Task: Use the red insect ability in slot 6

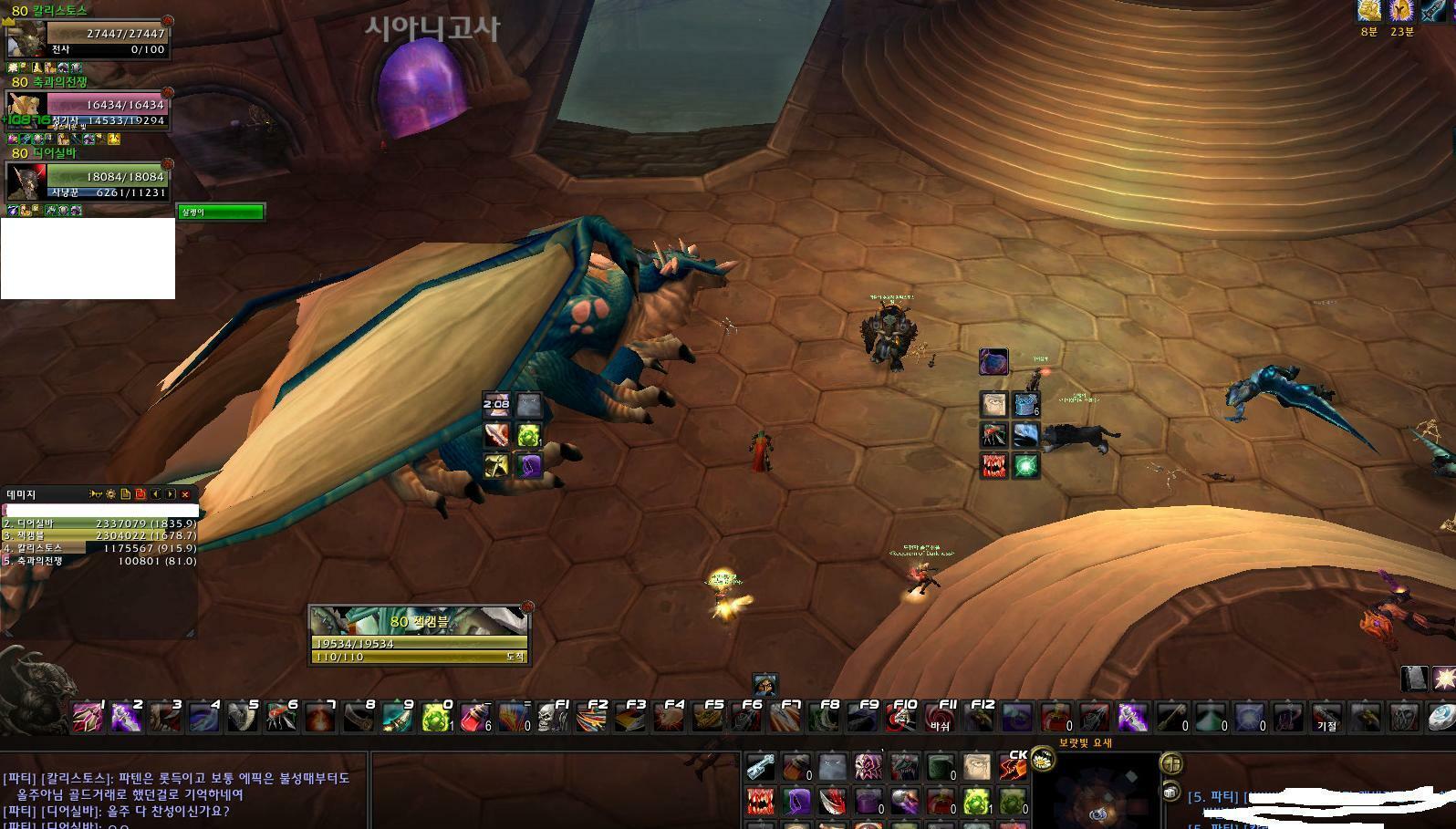Action: pos(281,719)
